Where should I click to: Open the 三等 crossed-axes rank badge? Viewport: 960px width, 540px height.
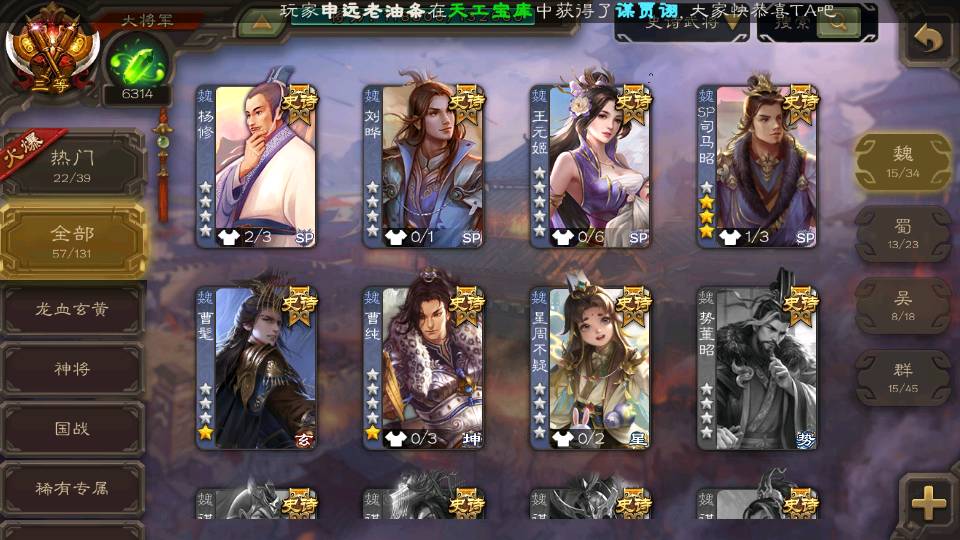pyautogui.click(x=52, y=47)
